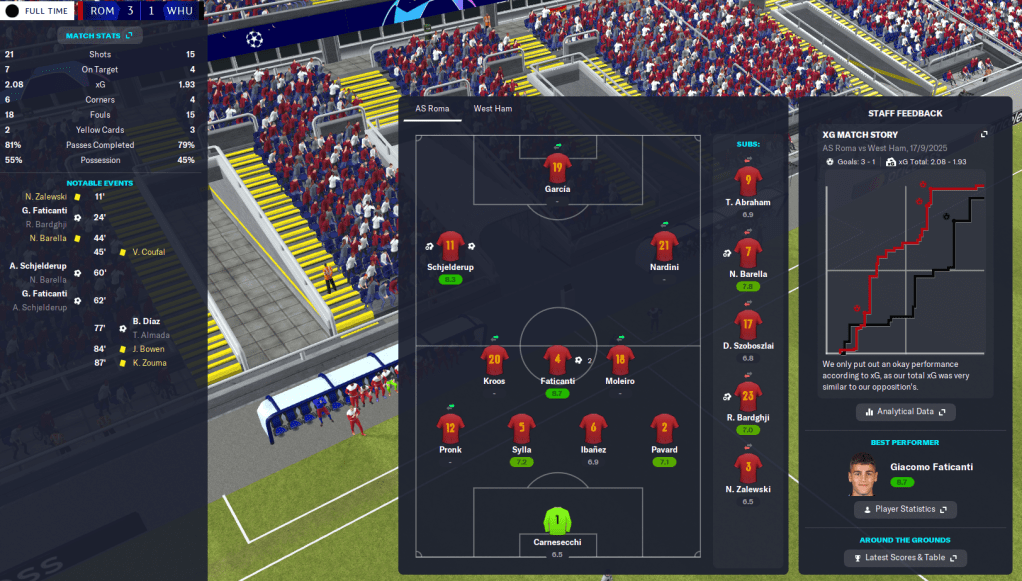
Task: Choose substitute D. Szoboszlai
Action: coord(748,324)
